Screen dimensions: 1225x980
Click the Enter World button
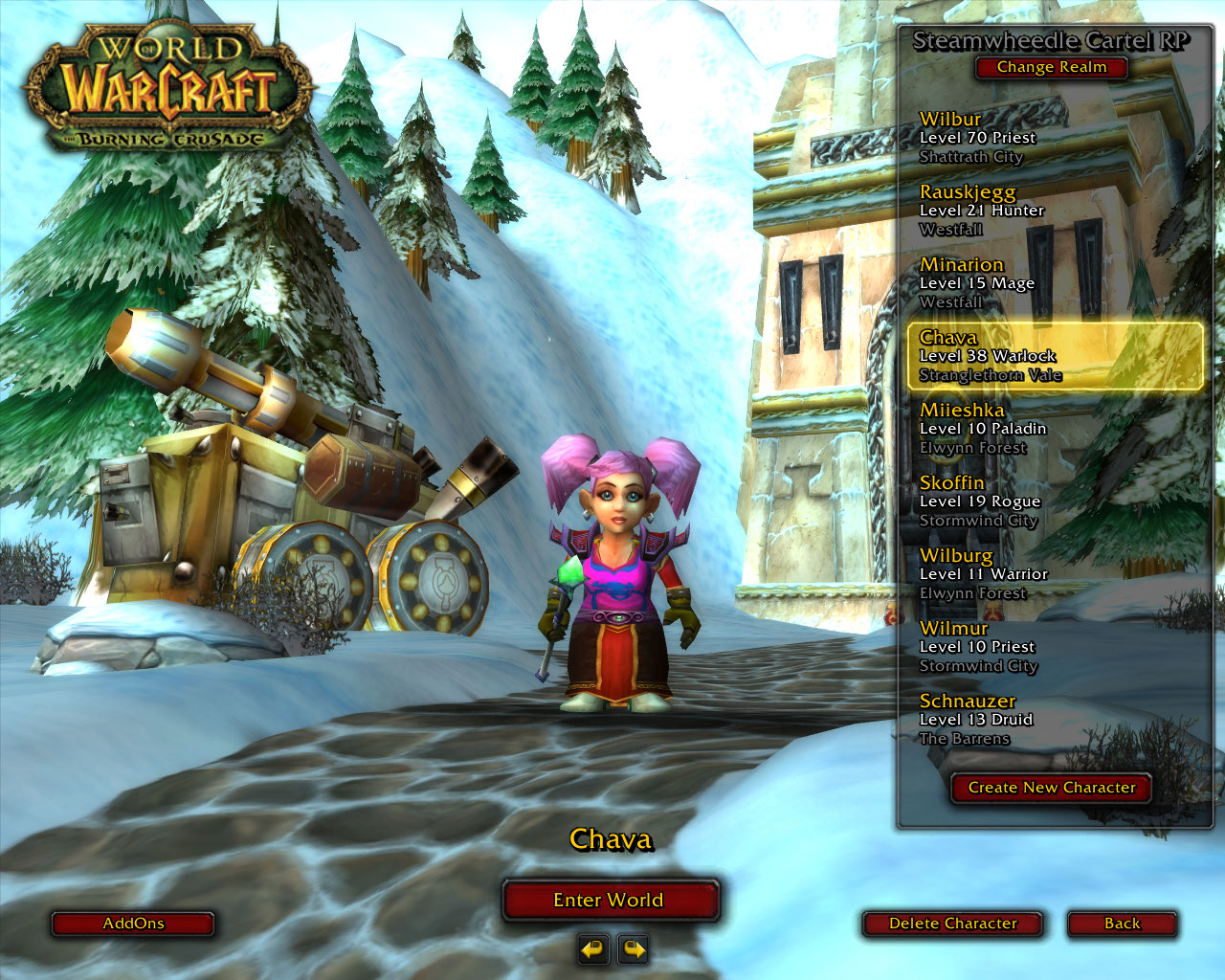609,901
